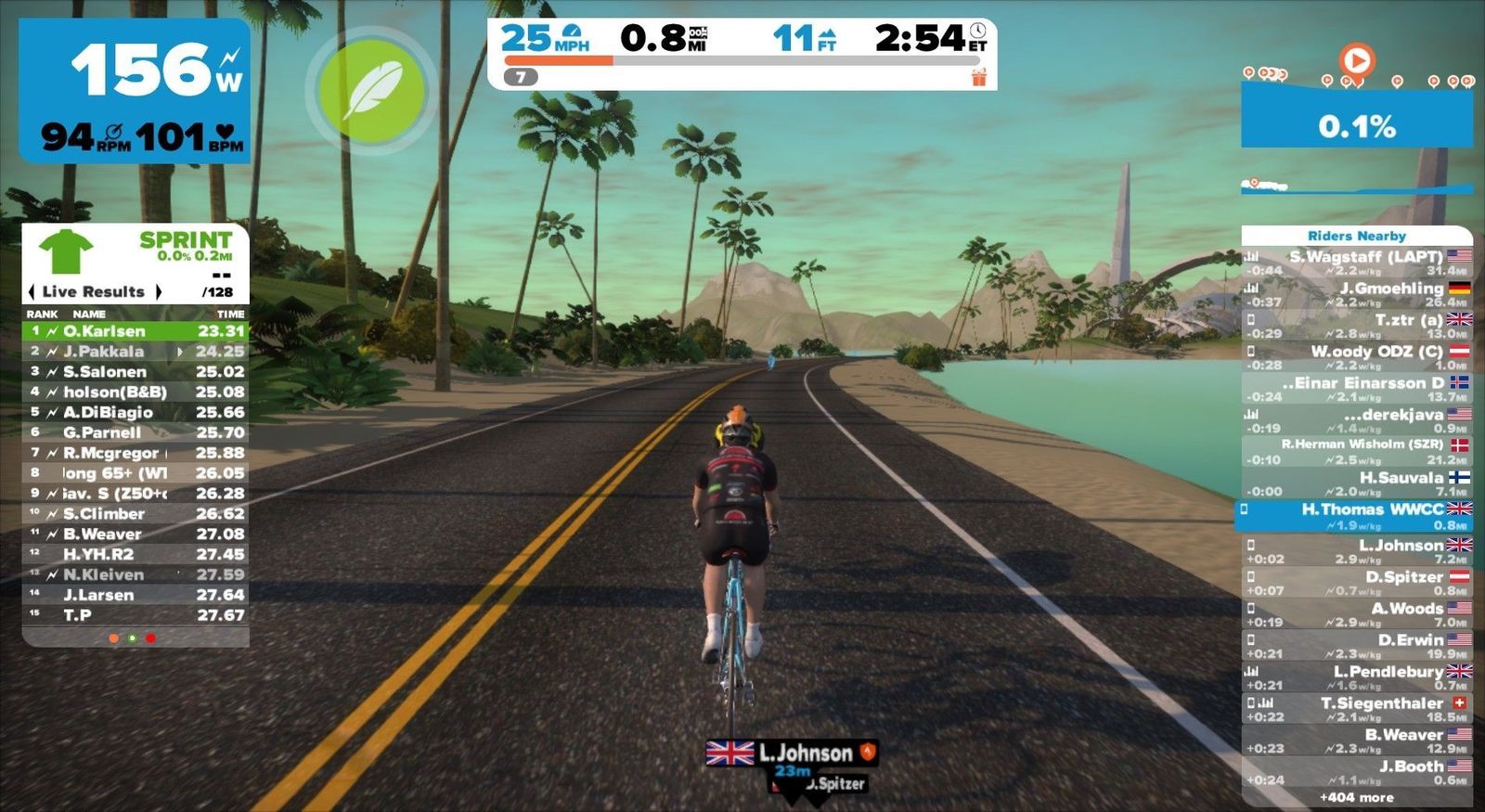Click the L.Johnson rider name tag
1485x812 pixels.
[793, 753]
